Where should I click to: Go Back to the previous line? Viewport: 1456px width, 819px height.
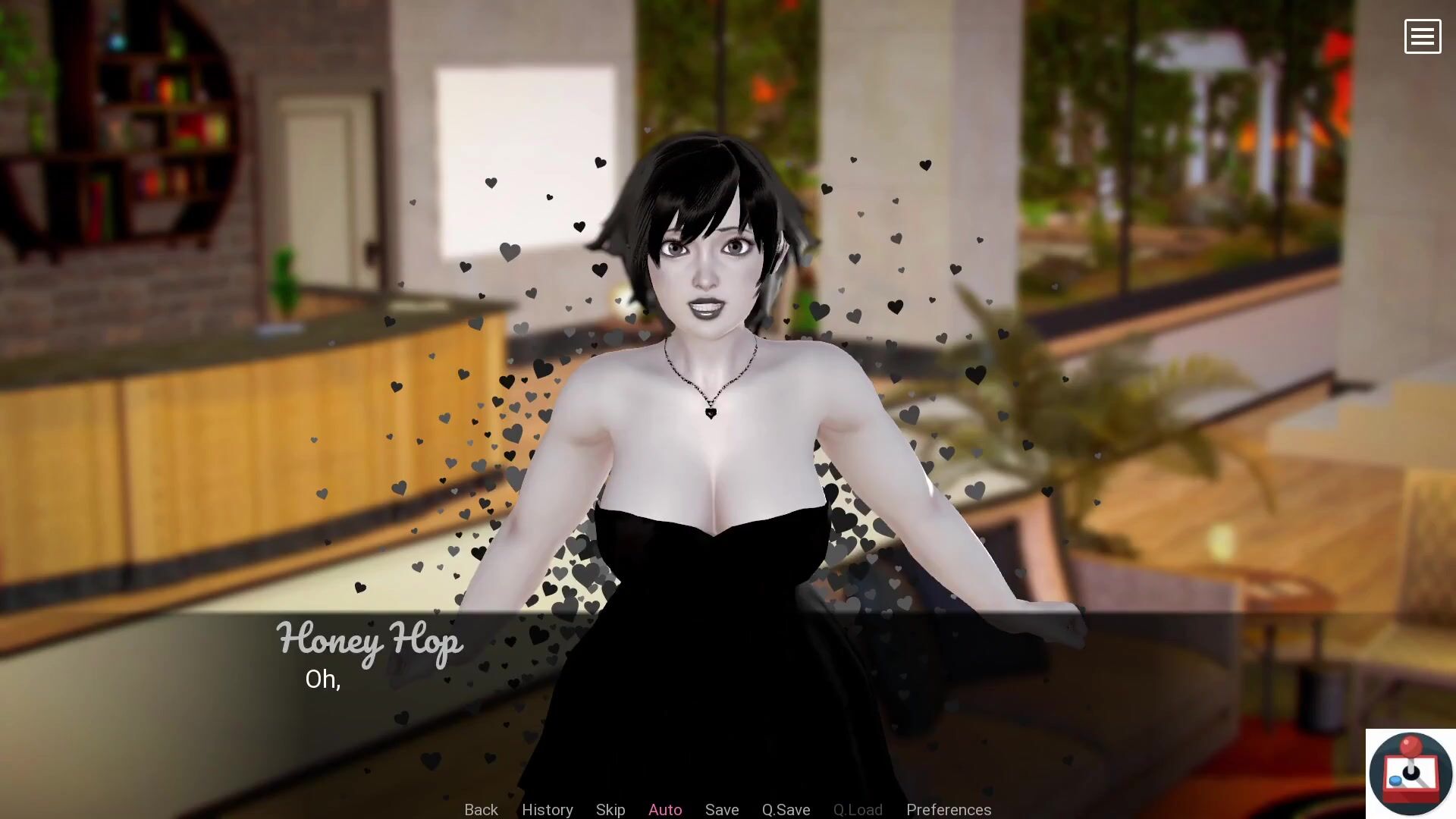tap(481, 809)
